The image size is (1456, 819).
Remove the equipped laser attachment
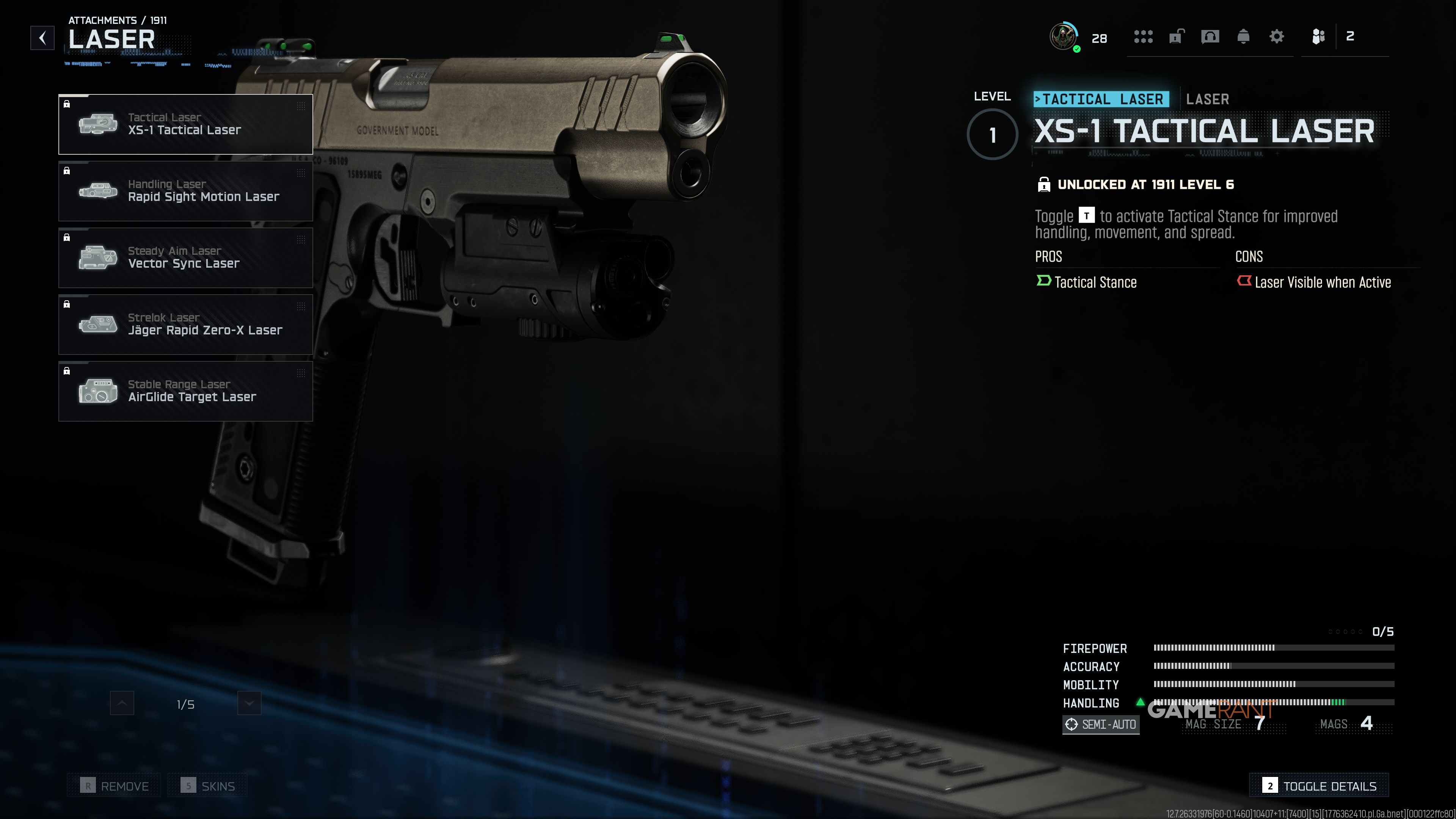tap(115, 786)
